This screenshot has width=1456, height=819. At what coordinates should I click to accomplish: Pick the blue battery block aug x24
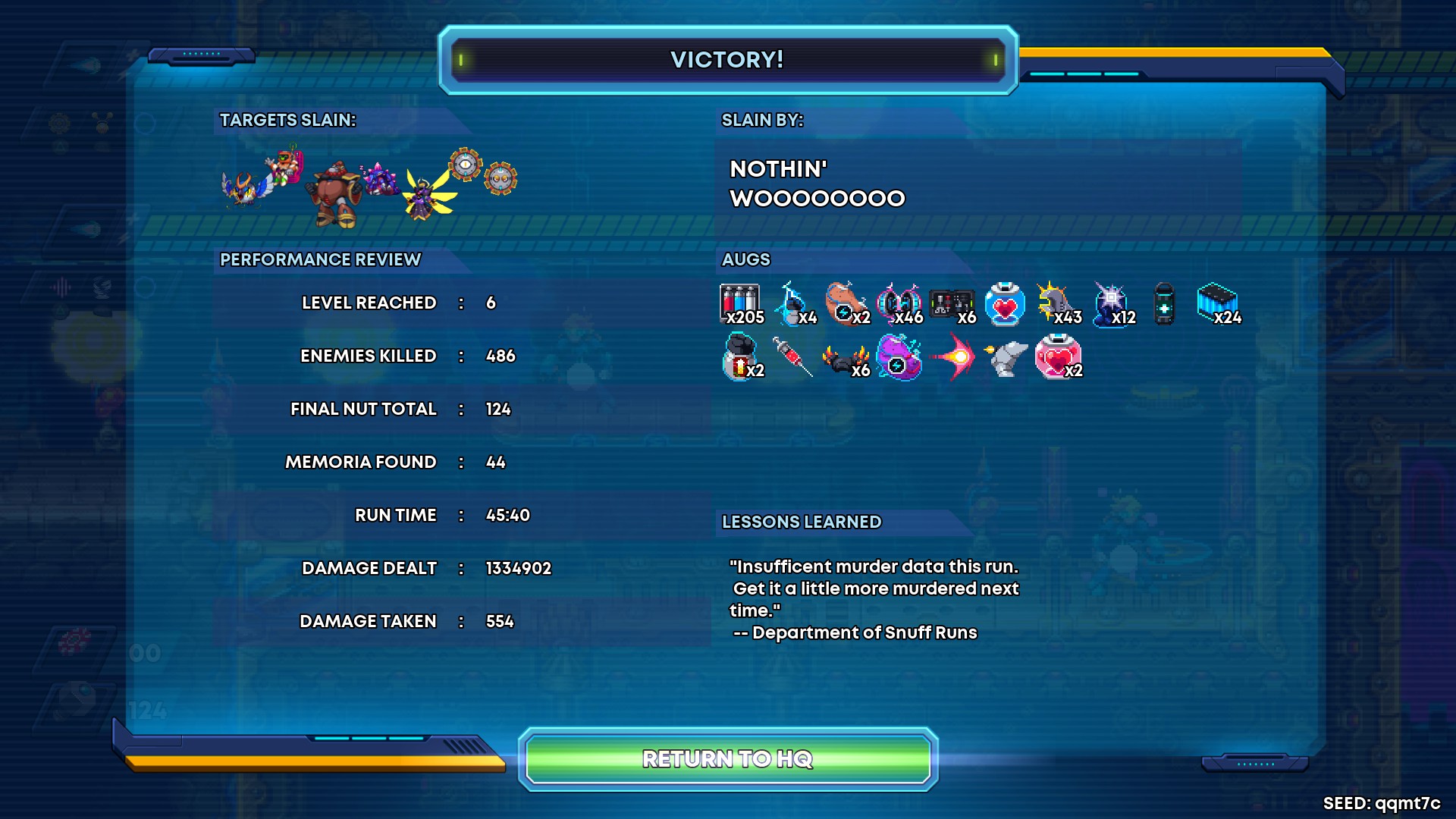[1216, 303]
